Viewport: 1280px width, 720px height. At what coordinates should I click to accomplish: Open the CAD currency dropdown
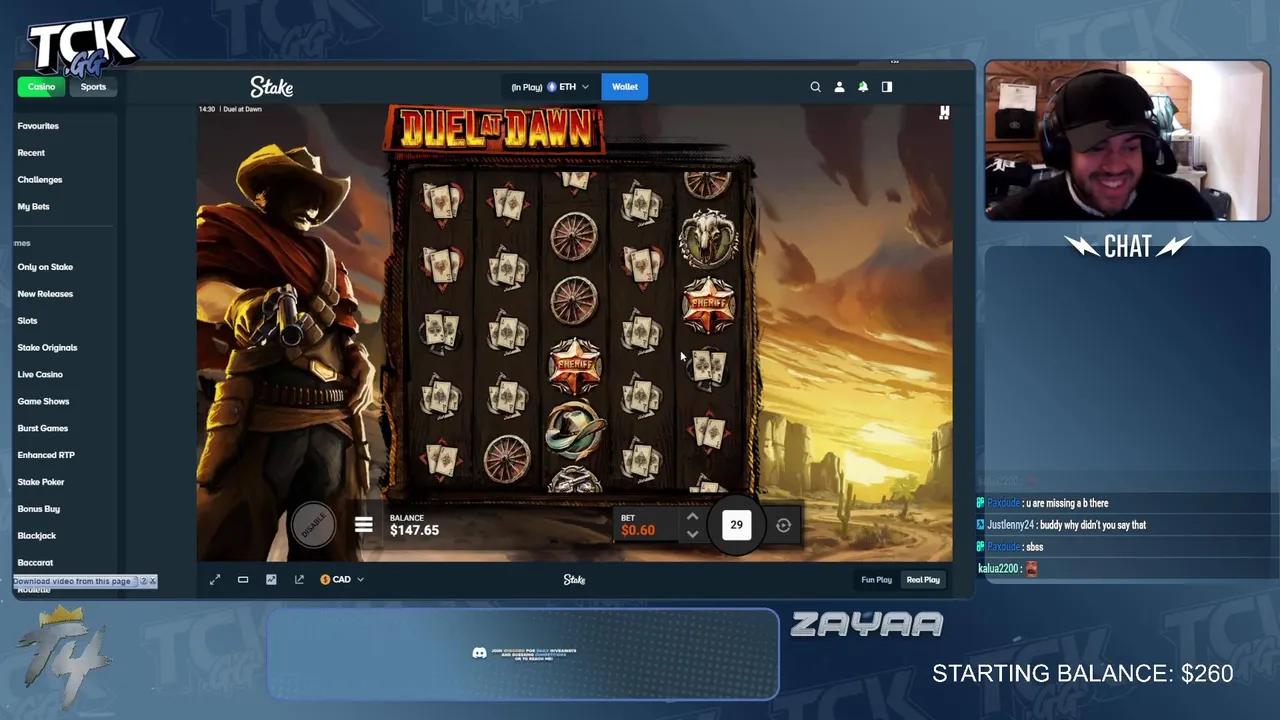pyautogui.click(x=341, y=579)
